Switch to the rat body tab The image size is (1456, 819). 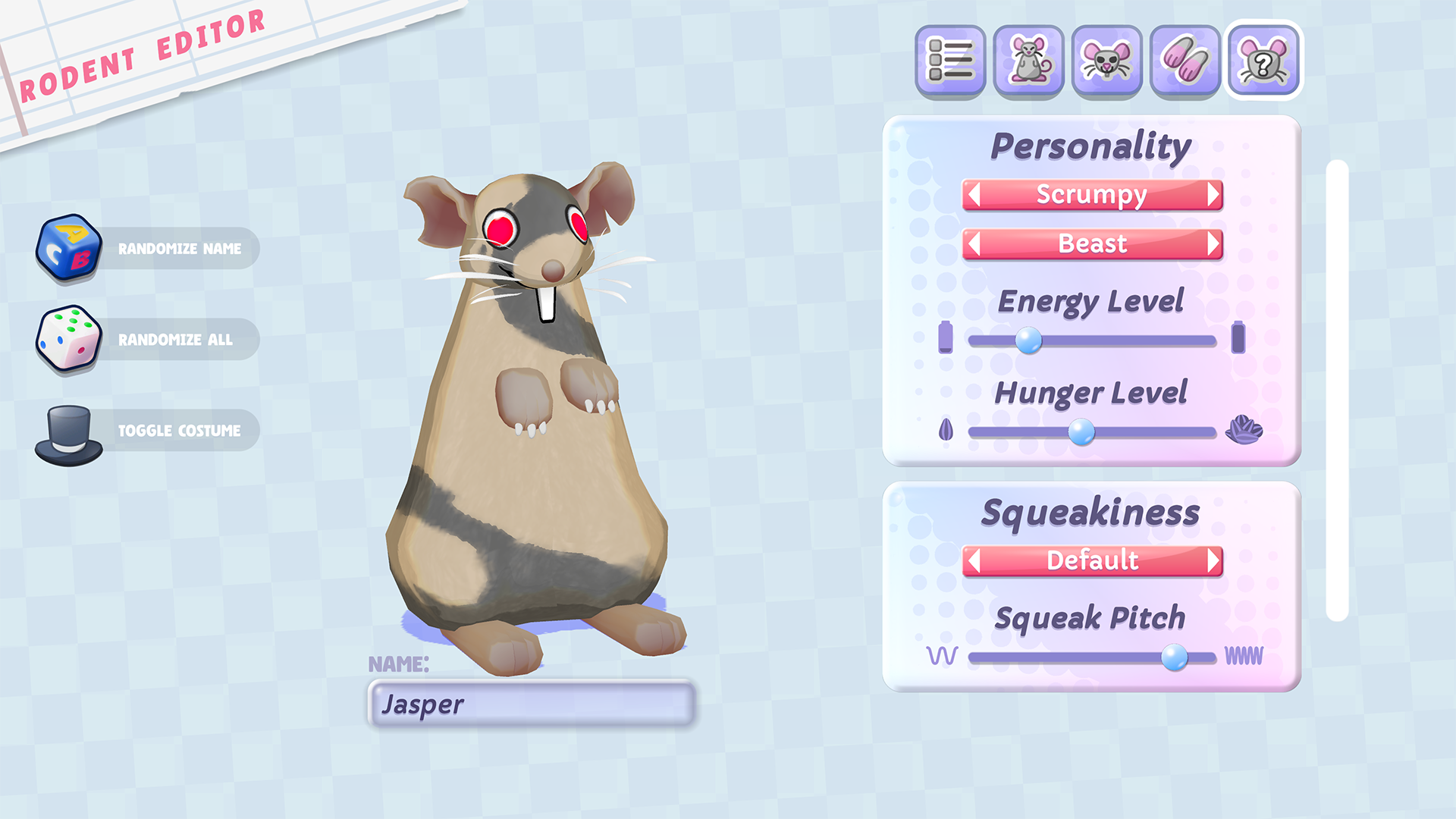pyautogui.click(x=1028, y=61)
